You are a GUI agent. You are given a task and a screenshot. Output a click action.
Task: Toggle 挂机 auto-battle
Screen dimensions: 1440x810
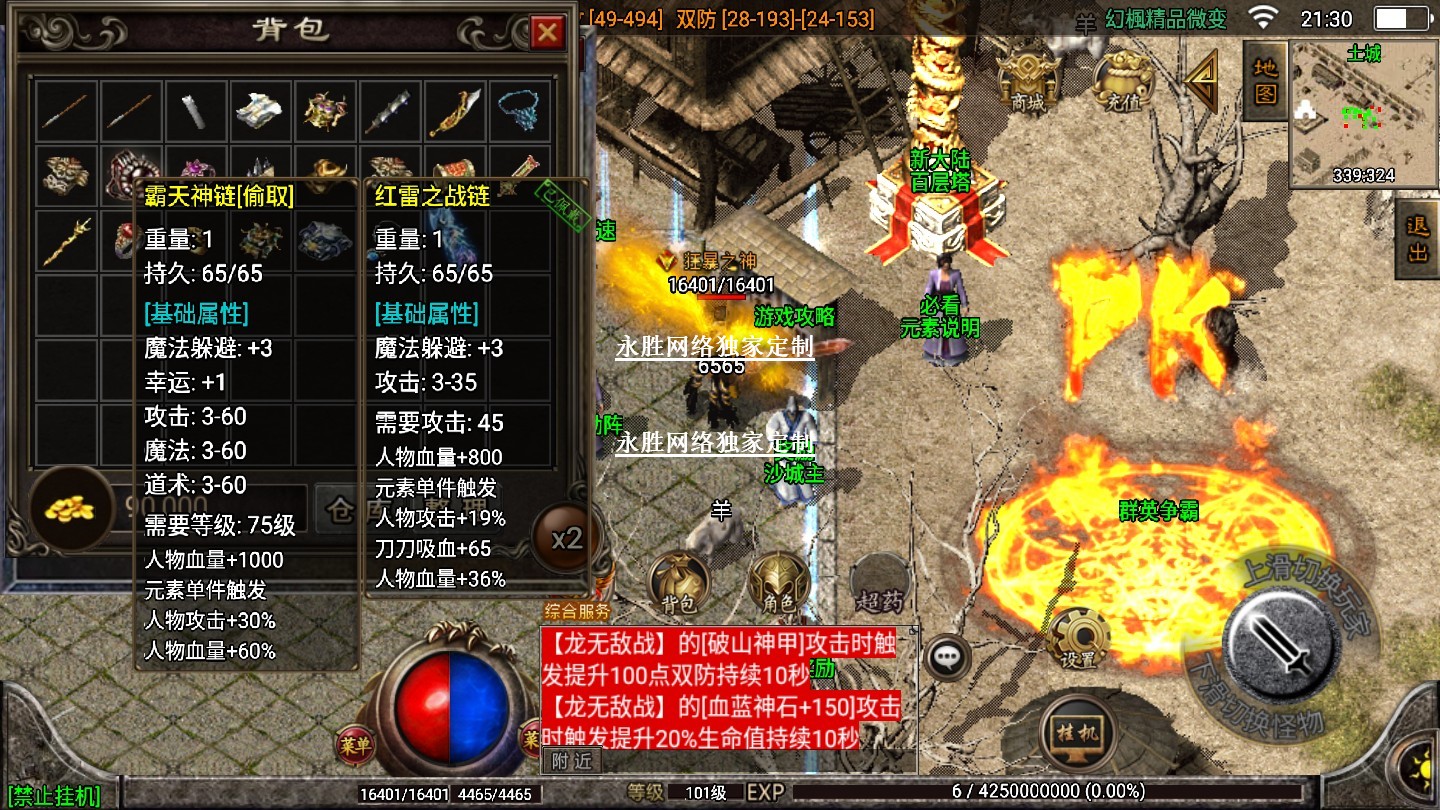point(1077,732)
